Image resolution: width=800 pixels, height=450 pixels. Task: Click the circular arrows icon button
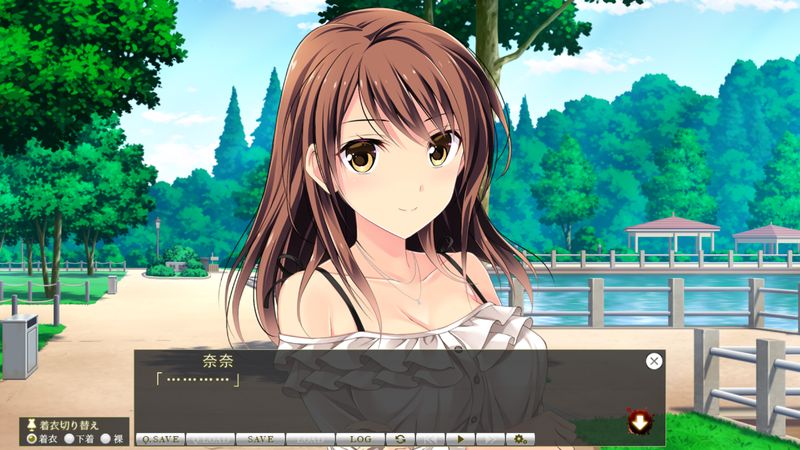pyautogui.click(x=400, y=439)
